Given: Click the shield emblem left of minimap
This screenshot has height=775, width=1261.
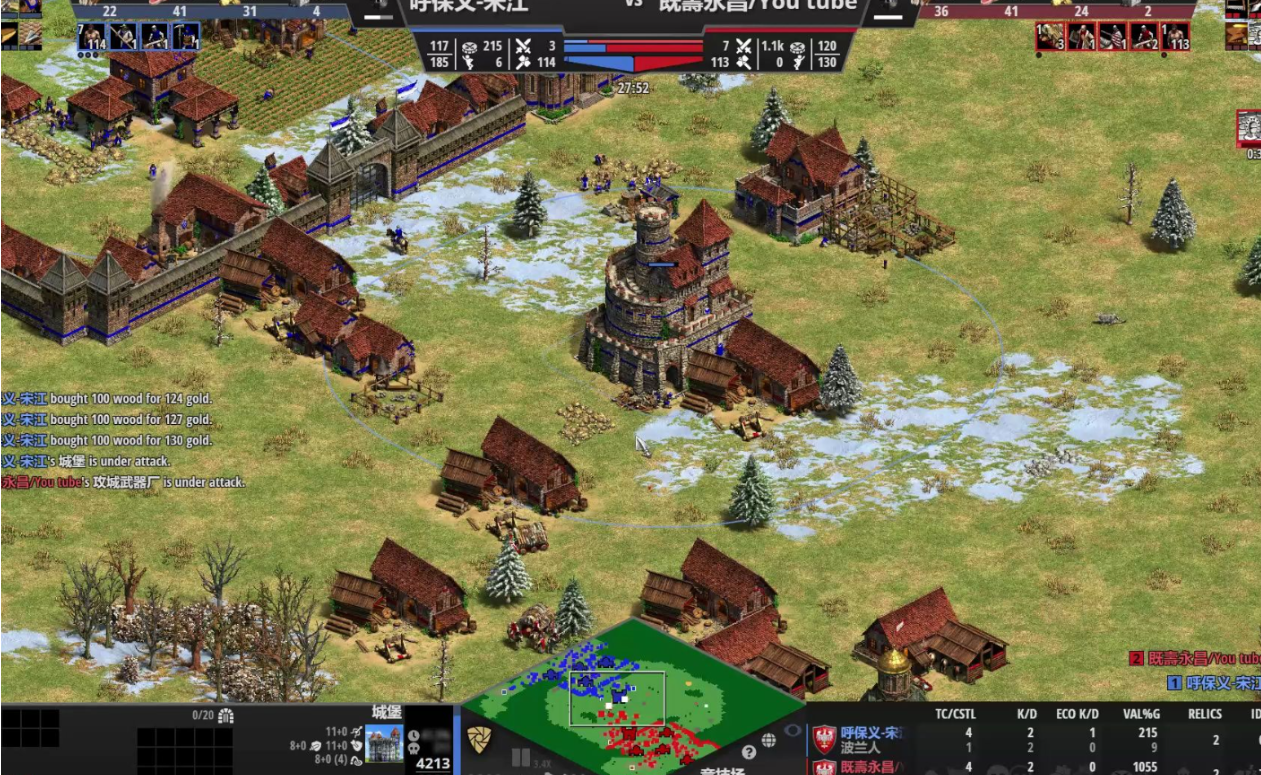Looking at the screenshot, I should [x=479, y=740].
